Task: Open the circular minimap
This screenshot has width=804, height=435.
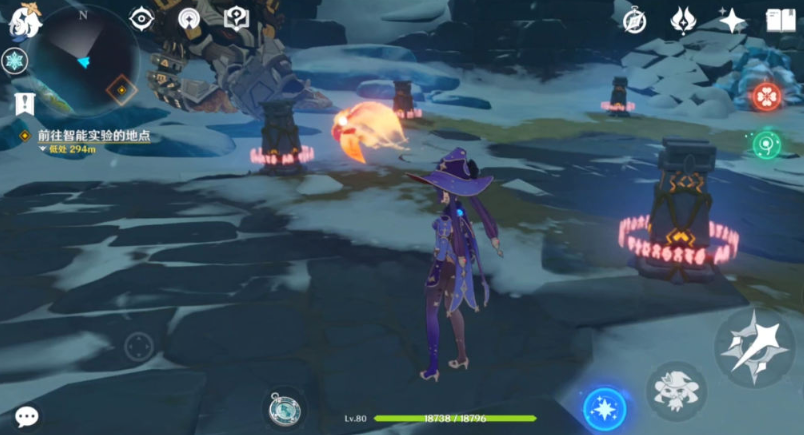Action: 84,59
